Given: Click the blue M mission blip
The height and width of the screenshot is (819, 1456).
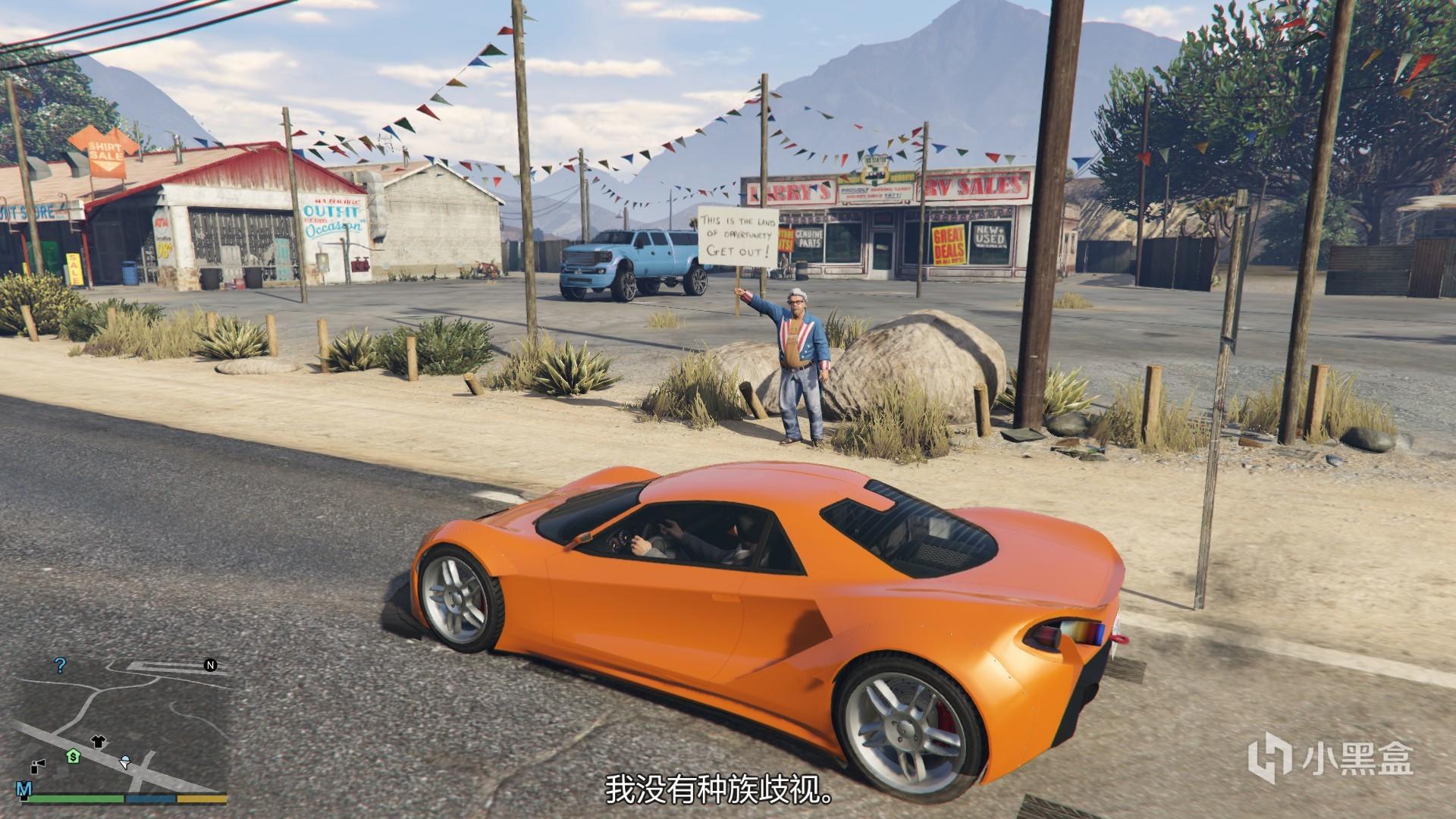Looking at the screenshot, I should (24, 789).
